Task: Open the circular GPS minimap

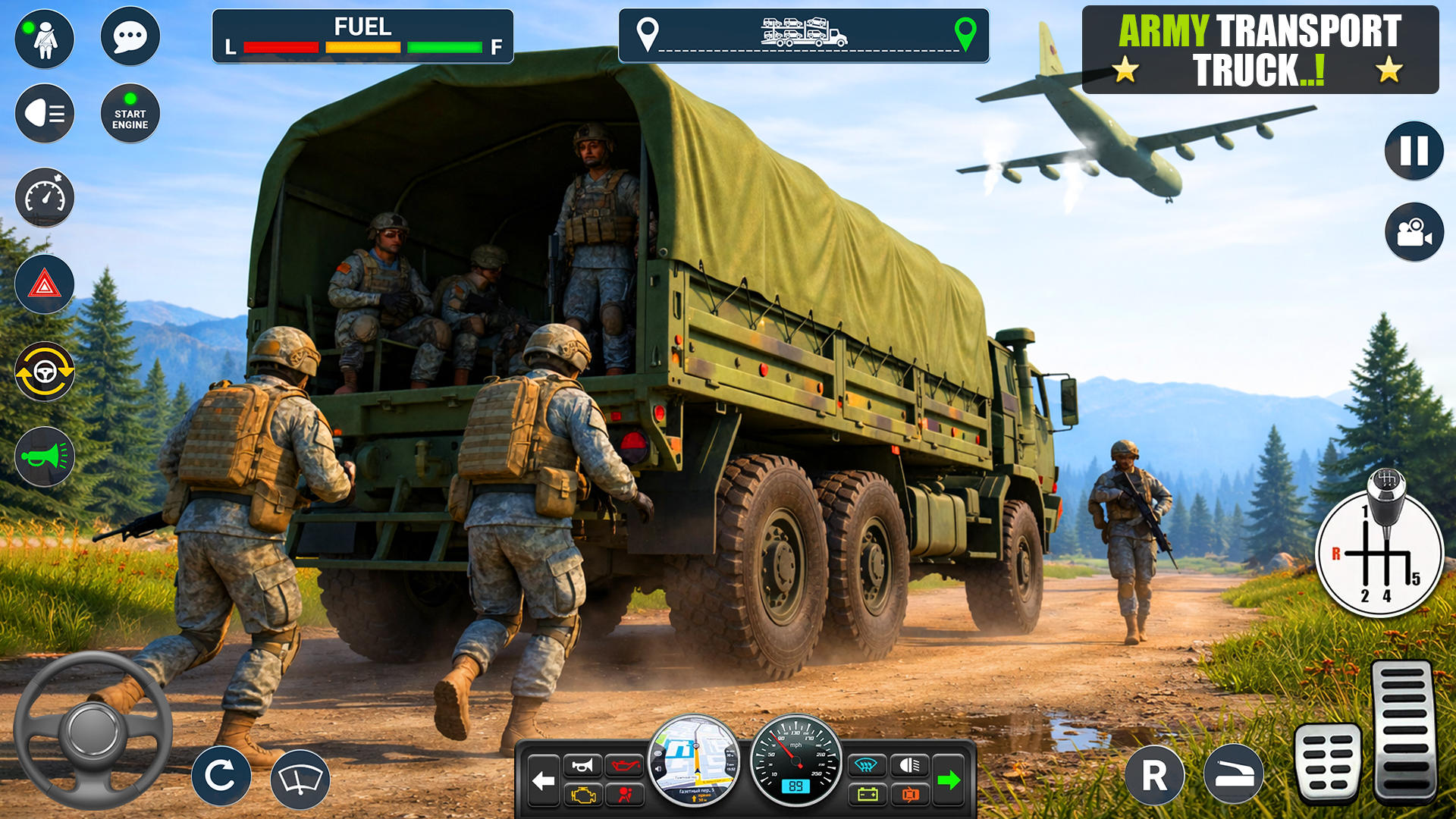Action: (694, 760)
